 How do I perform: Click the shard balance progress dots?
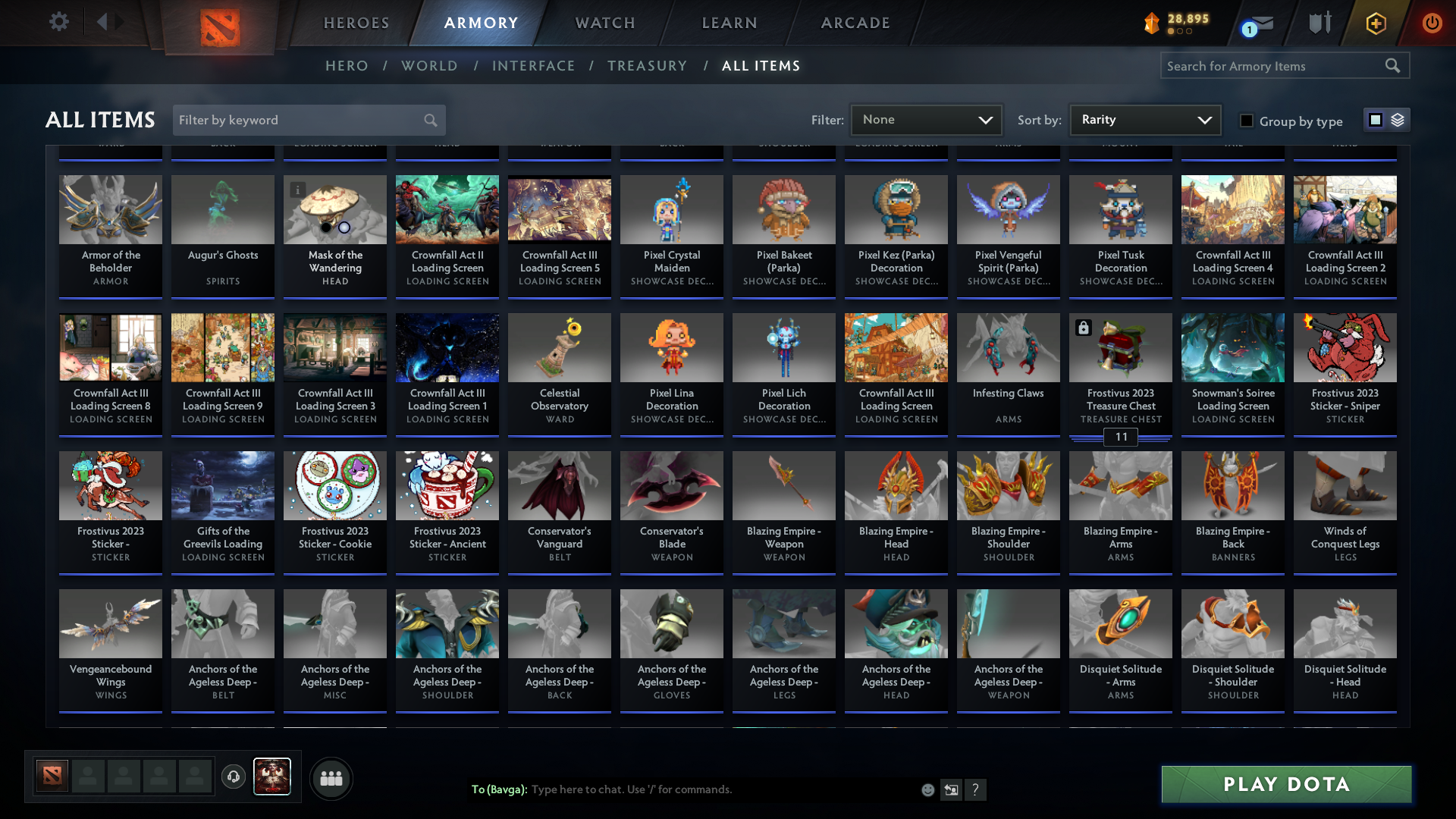coord(1180,33)
